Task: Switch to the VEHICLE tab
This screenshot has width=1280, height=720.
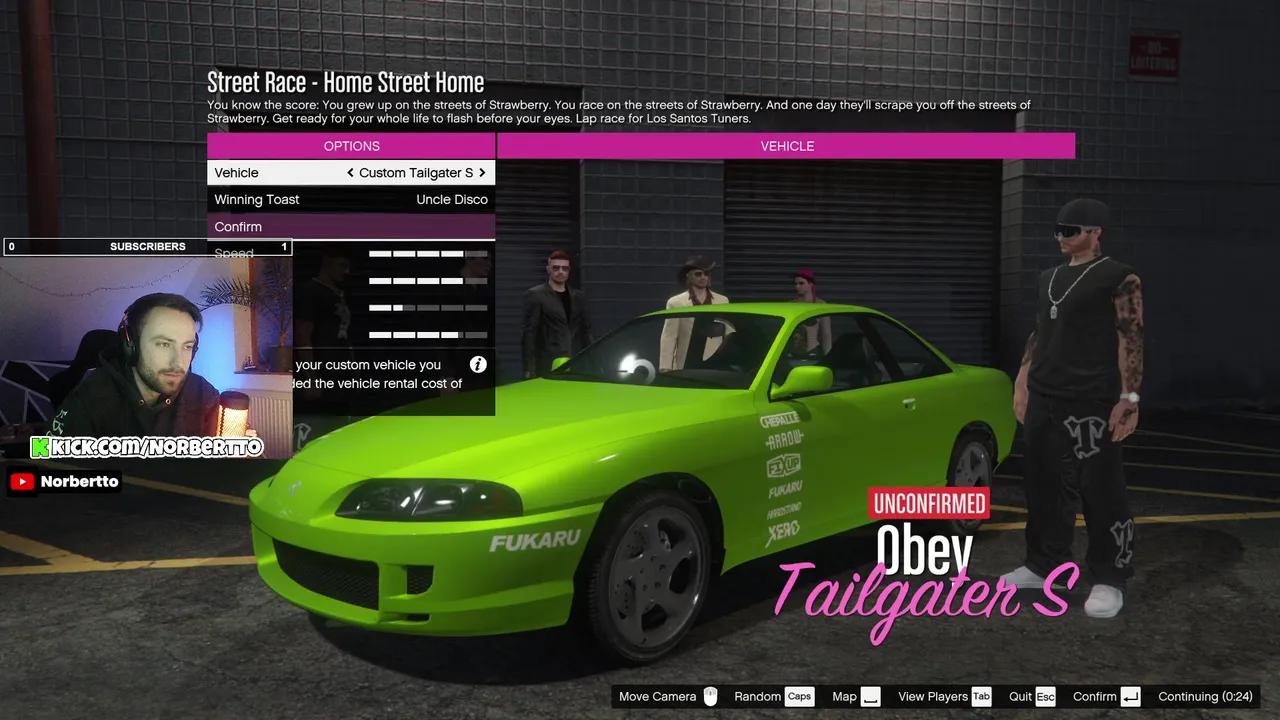Action: coord(786,146)
